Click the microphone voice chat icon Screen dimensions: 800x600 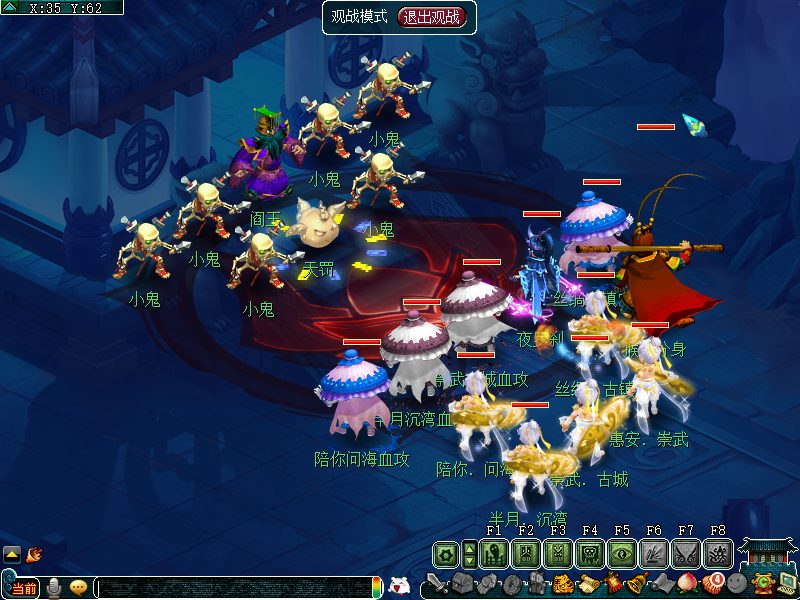53,588
